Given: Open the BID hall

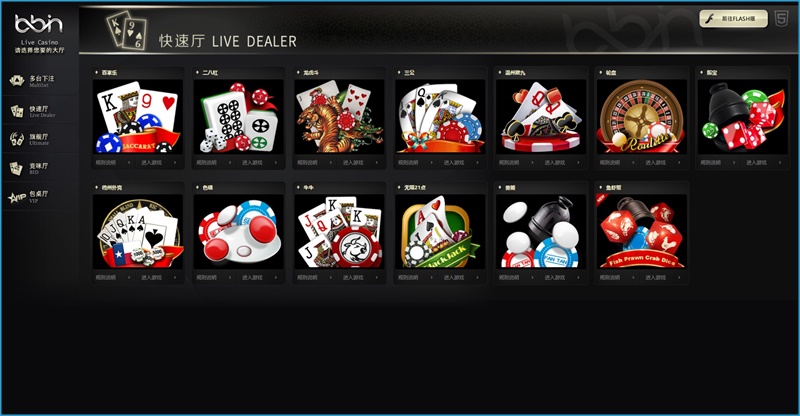Looking at the screenshot, I should pos(40,168).
